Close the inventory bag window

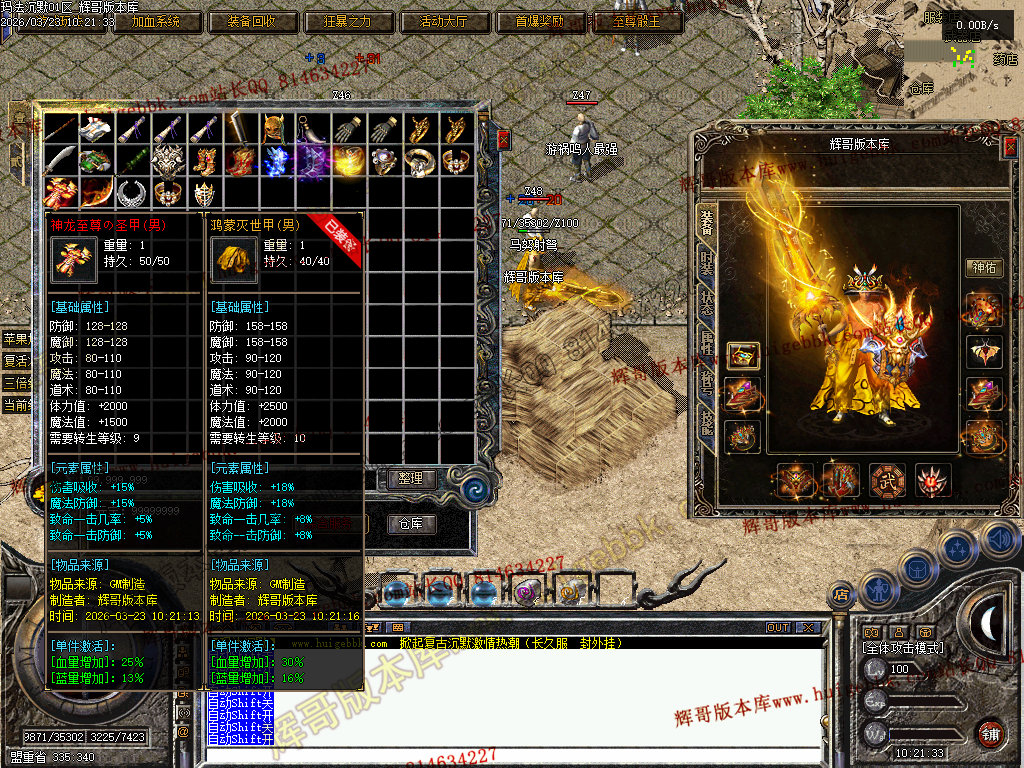click(x=503, y=138)
